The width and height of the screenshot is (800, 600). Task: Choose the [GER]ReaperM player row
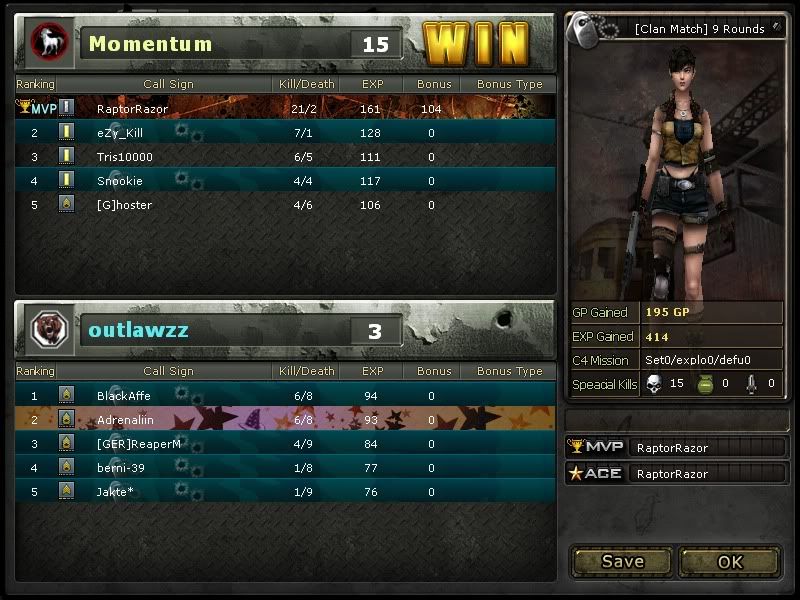(285, 444)
